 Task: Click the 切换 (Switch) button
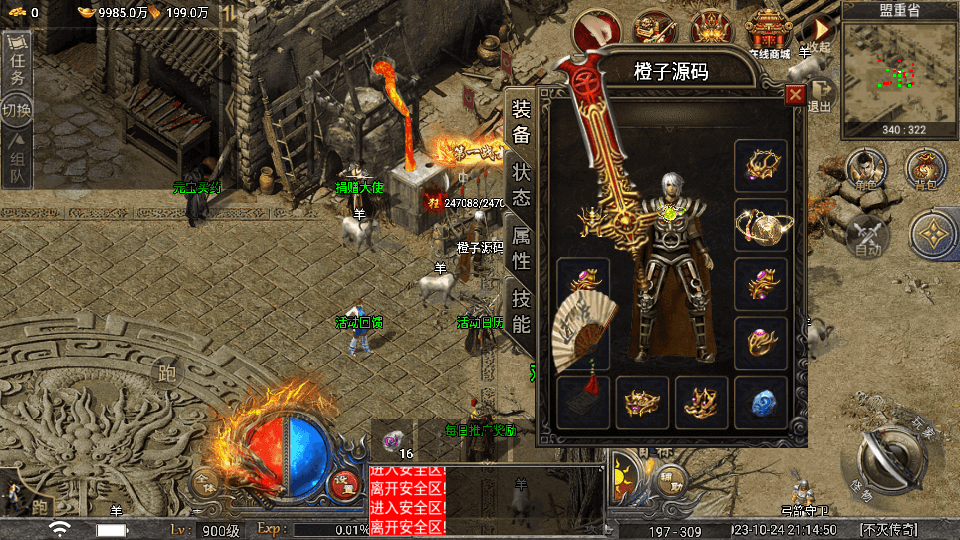(17, 109)
